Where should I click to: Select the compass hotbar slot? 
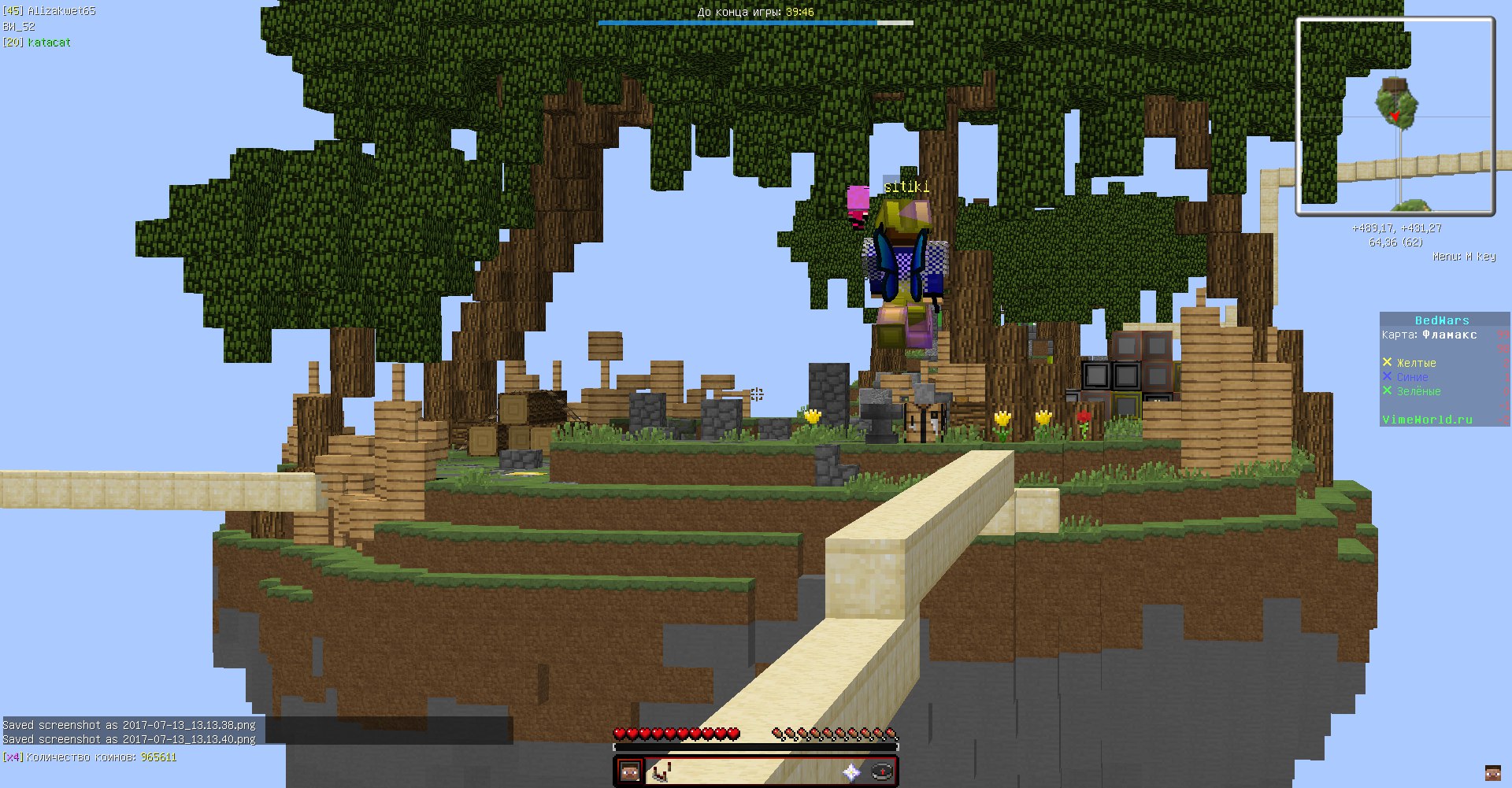pos(882,772)
